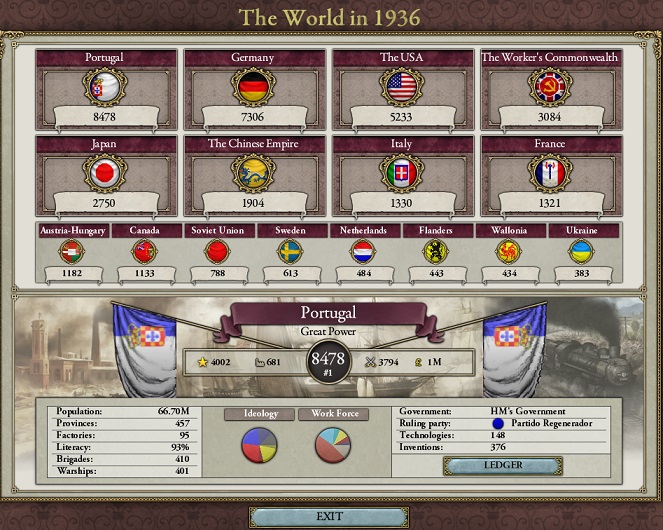The image size is (663, 530).
Task: Choose the Germany country card
Action: [x=254, y=88]
